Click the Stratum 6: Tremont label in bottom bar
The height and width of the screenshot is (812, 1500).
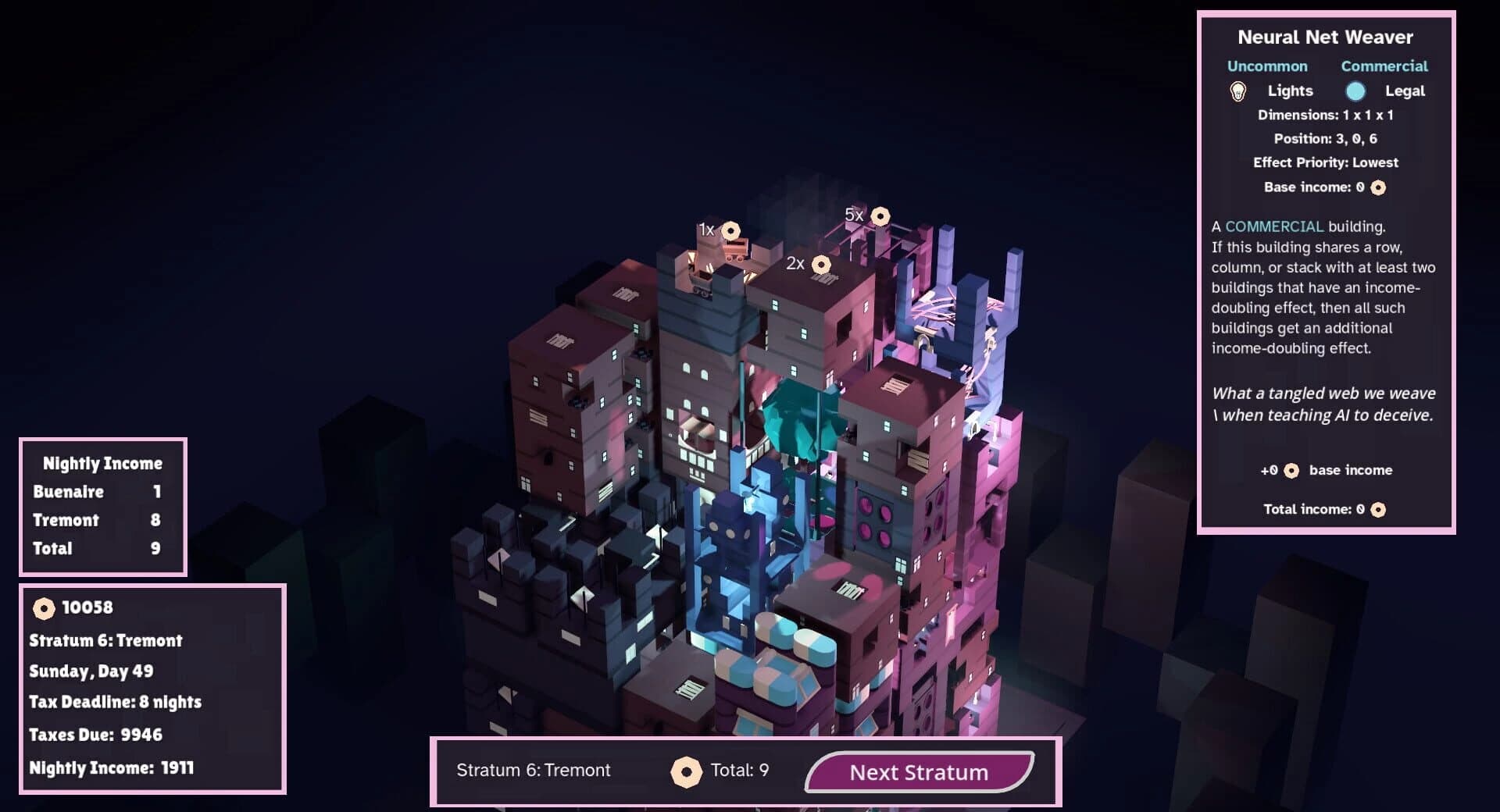[x=534, y=770]
